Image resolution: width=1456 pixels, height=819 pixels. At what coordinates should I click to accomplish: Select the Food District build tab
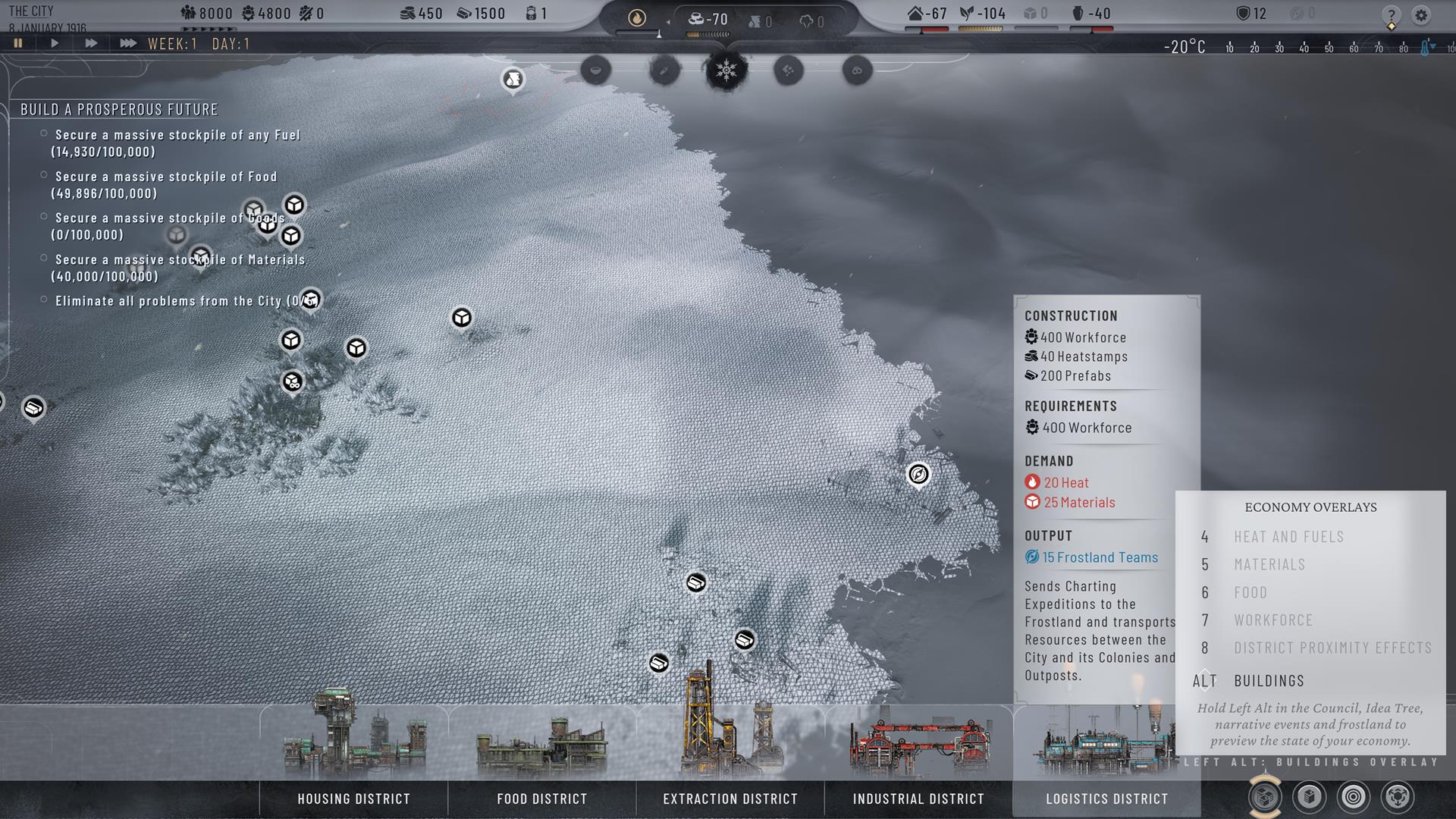(x=541, y=799)
